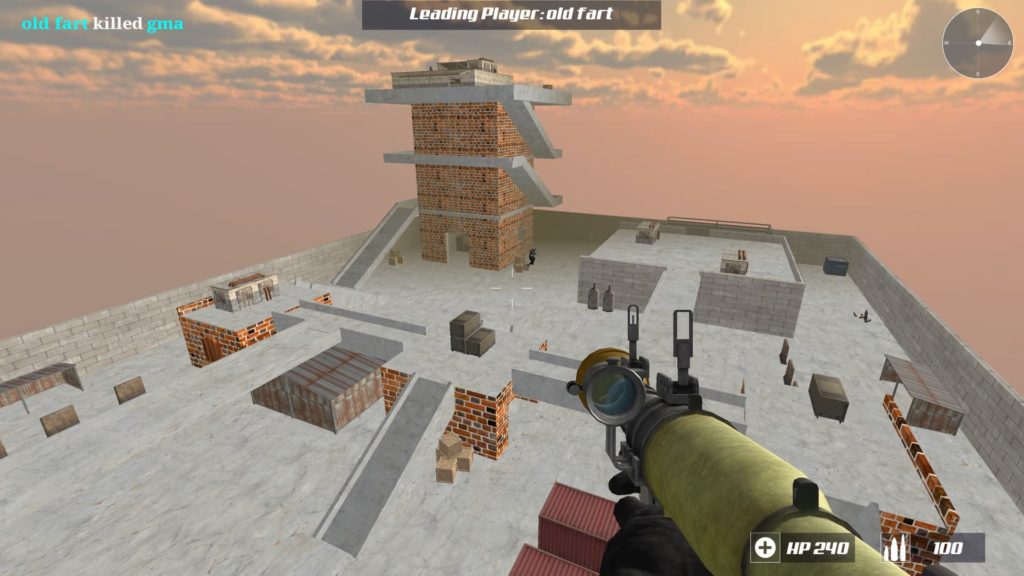Screen dimensions: 1024x576
Task: Select the Leading Player banner
Action: 511,15
